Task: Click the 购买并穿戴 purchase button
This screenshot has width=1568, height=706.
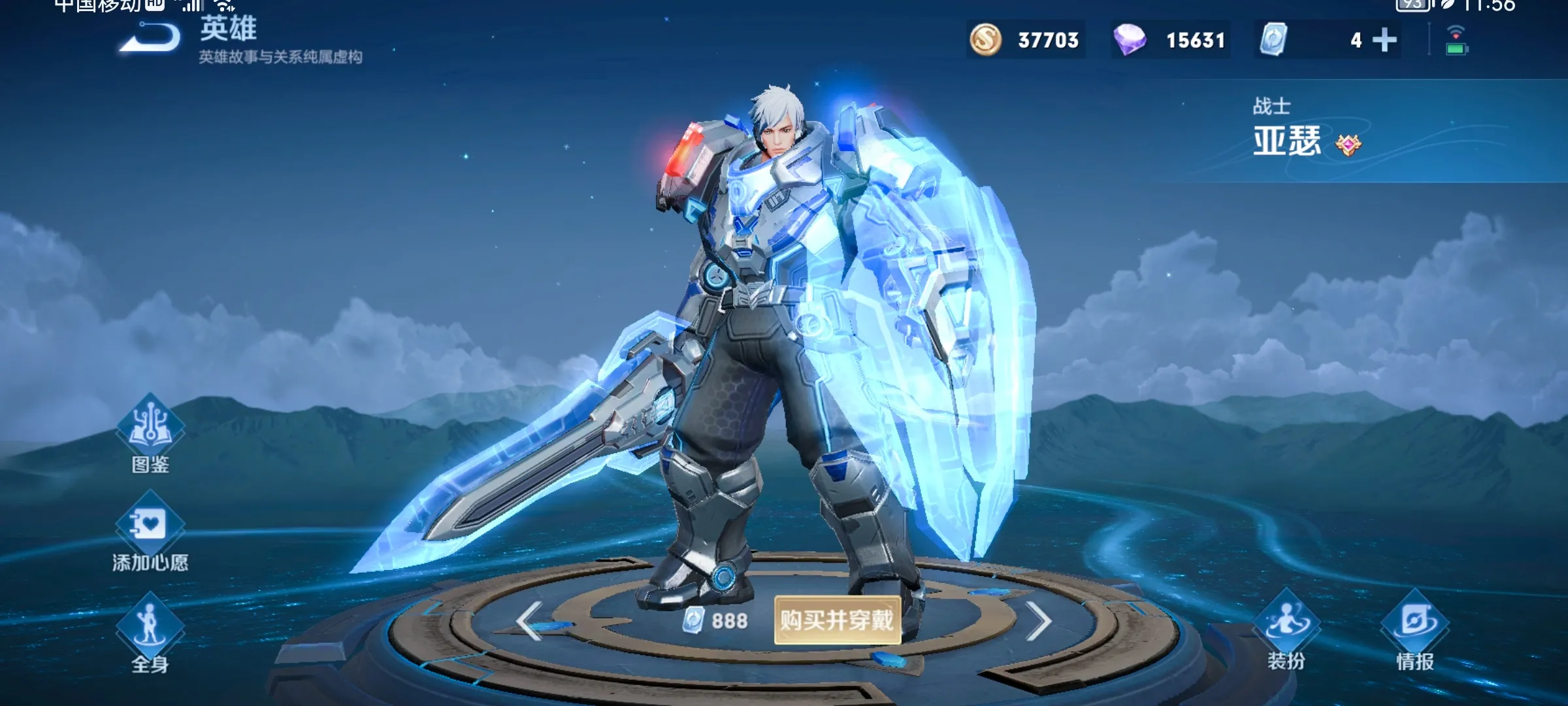Action: coord(837,620)
